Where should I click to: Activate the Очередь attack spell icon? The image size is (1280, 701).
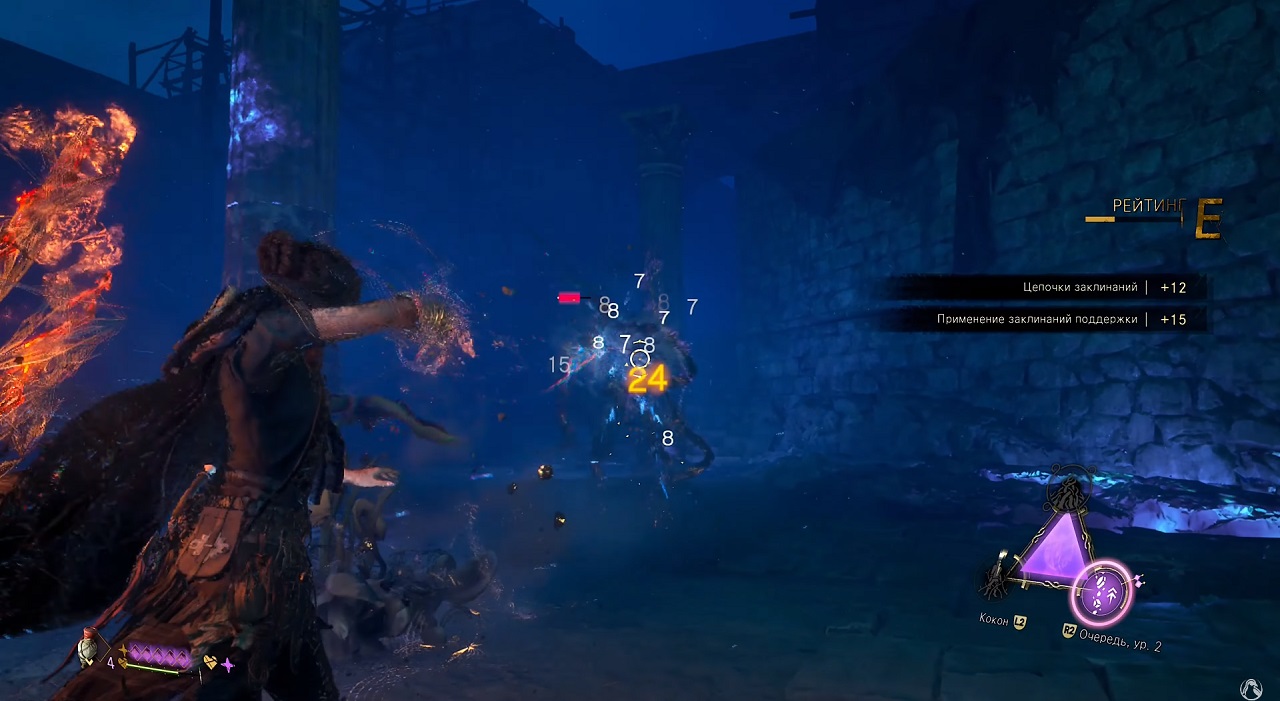tap(1101, 593)
